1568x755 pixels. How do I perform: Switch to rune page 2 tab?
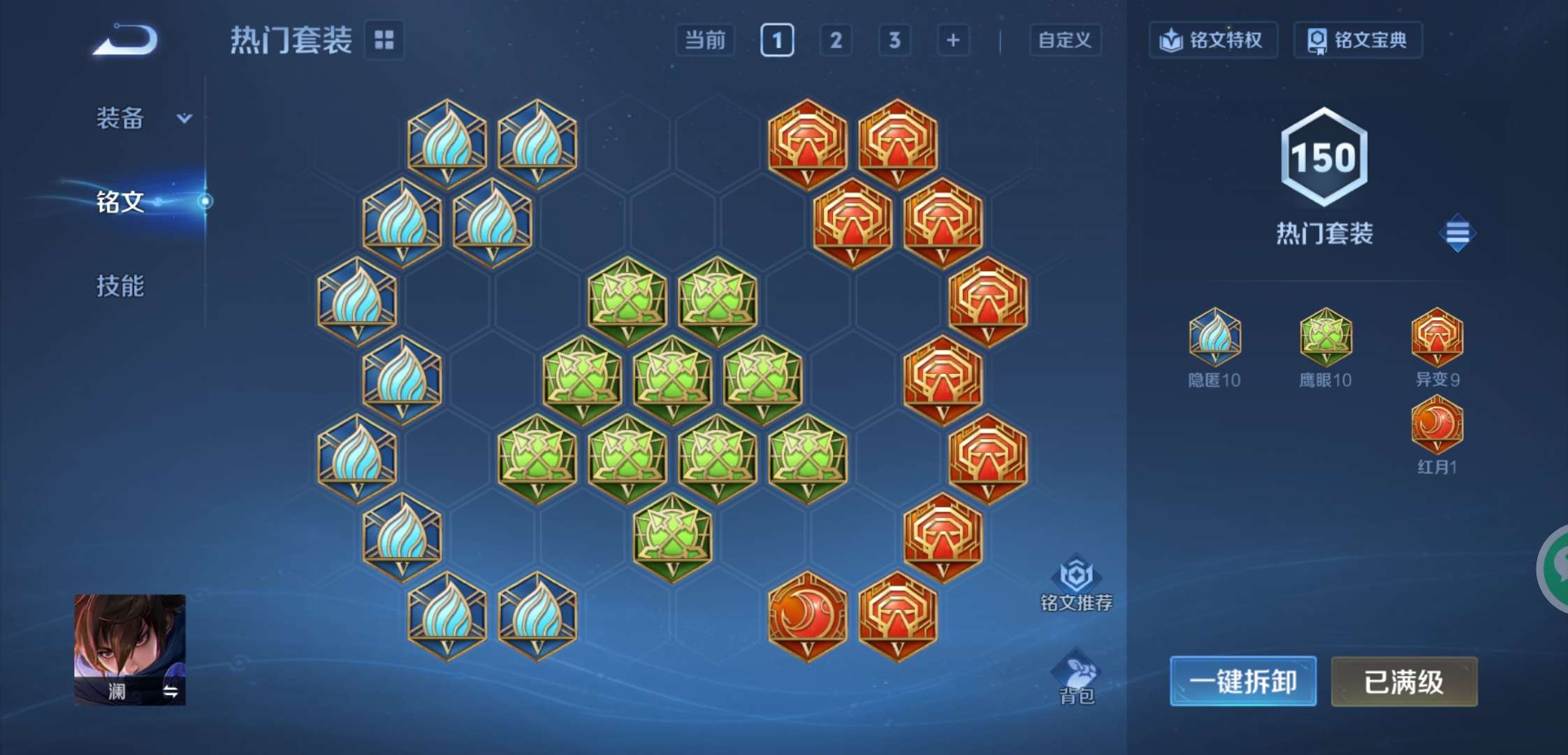pos(836,40)
